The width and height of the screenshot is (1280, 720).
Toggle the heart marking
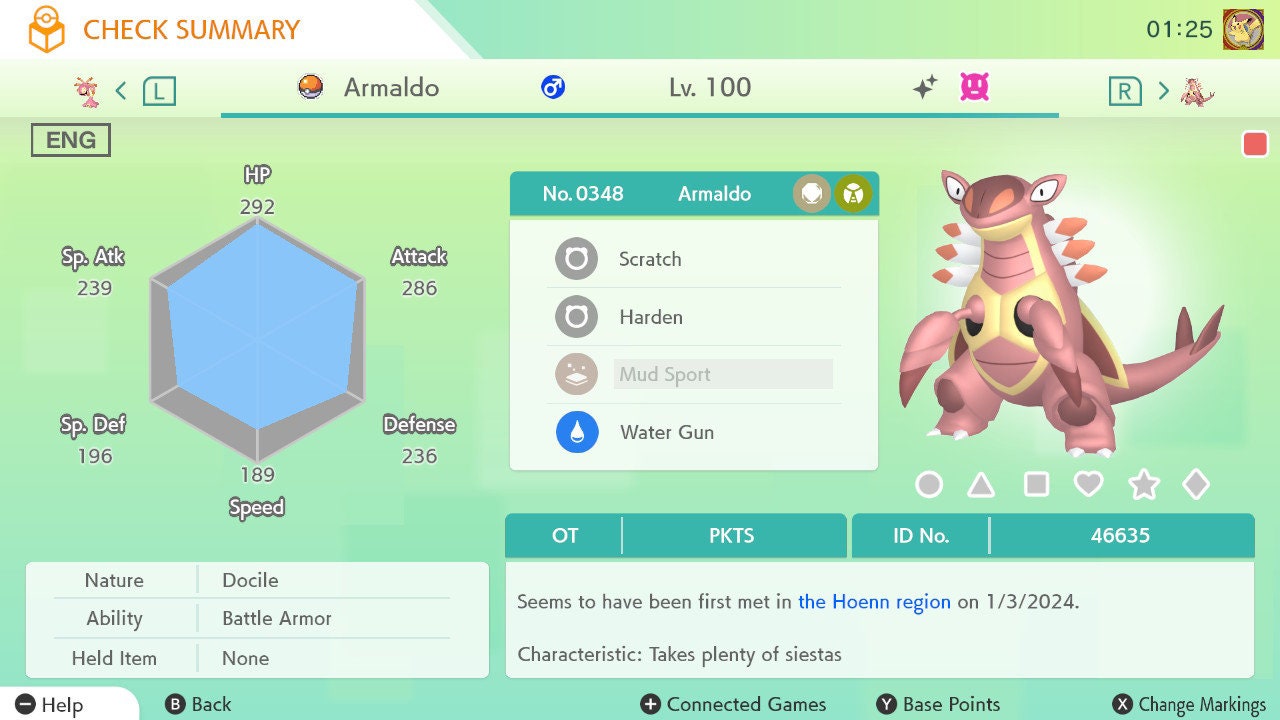(1088, 485)
